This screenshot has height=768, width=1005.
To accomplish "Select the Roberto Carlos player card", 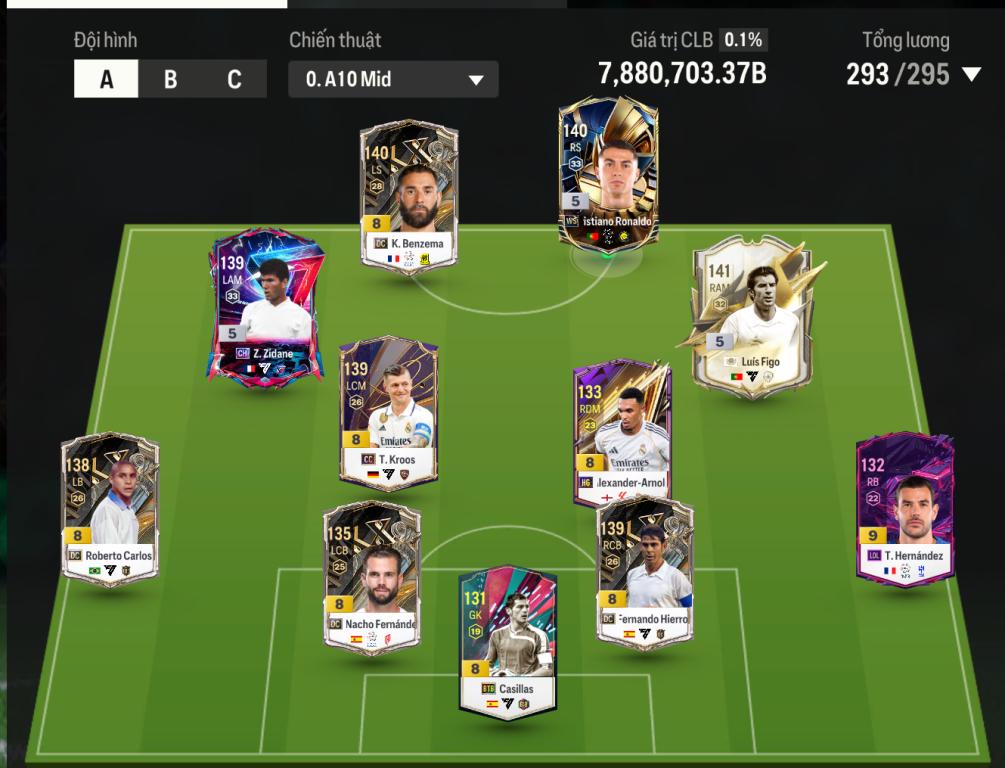I will click(110, 508).
